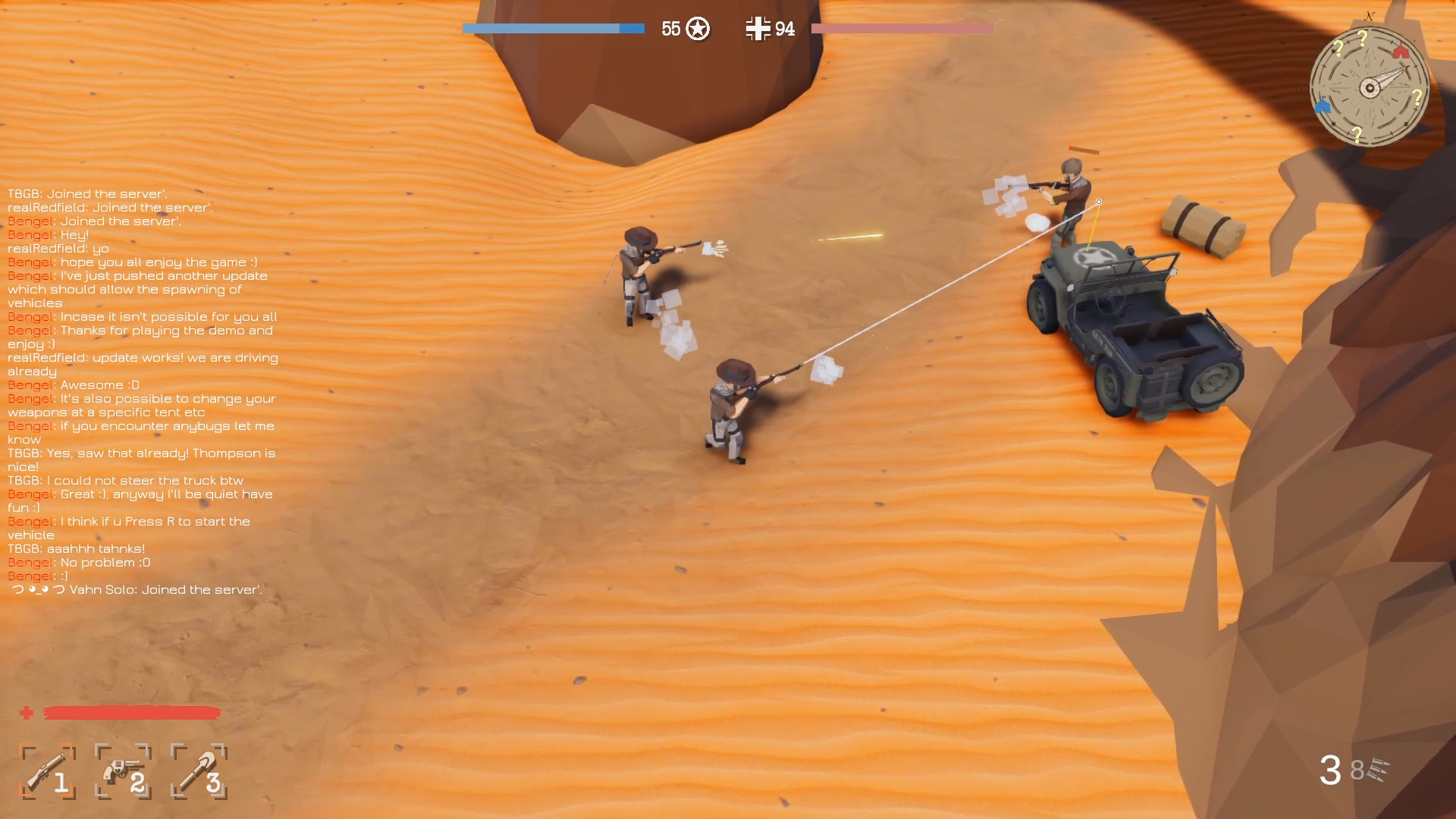Click the N label atop the compass
Viewport: 1456px width, 819px height.
pos(1370,14)
